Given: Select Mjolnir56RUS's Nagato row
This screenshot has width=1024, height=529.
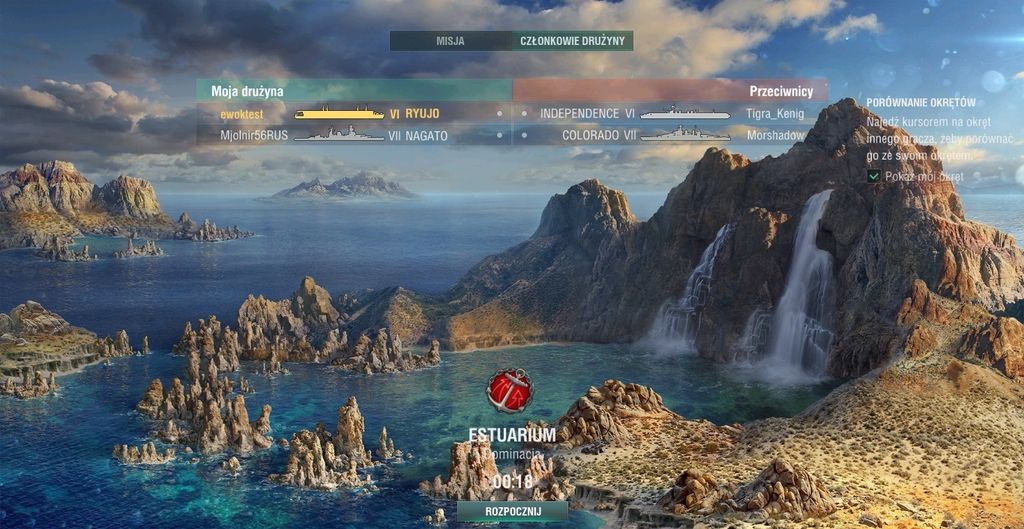Looking at the screenshot, I should [x=354, y=135].
